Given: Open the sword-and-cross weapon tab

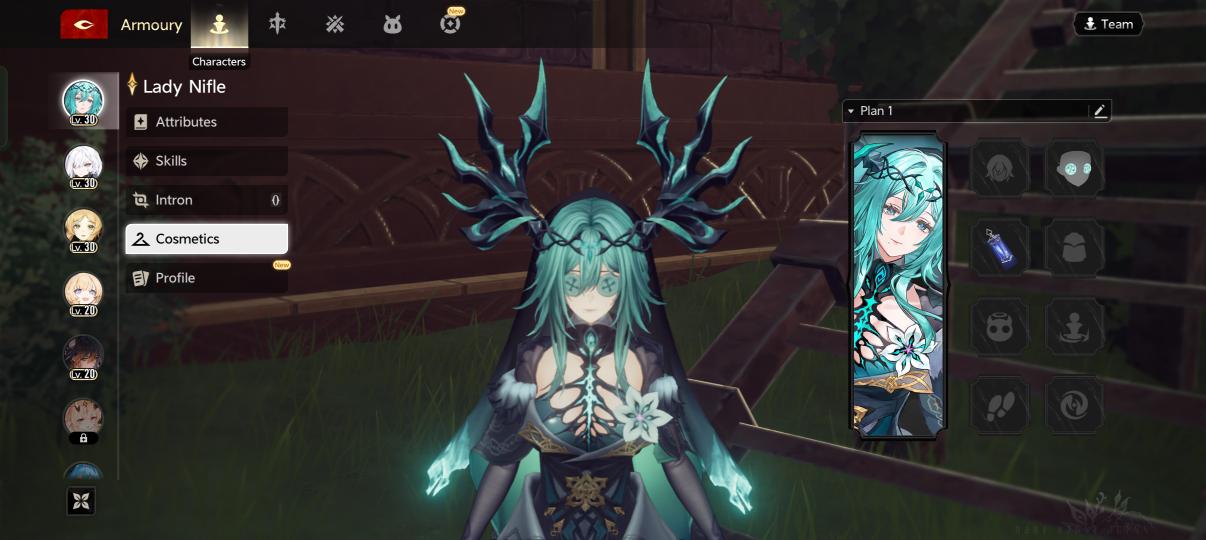Looking at the screenshot, I should [277, 24].
